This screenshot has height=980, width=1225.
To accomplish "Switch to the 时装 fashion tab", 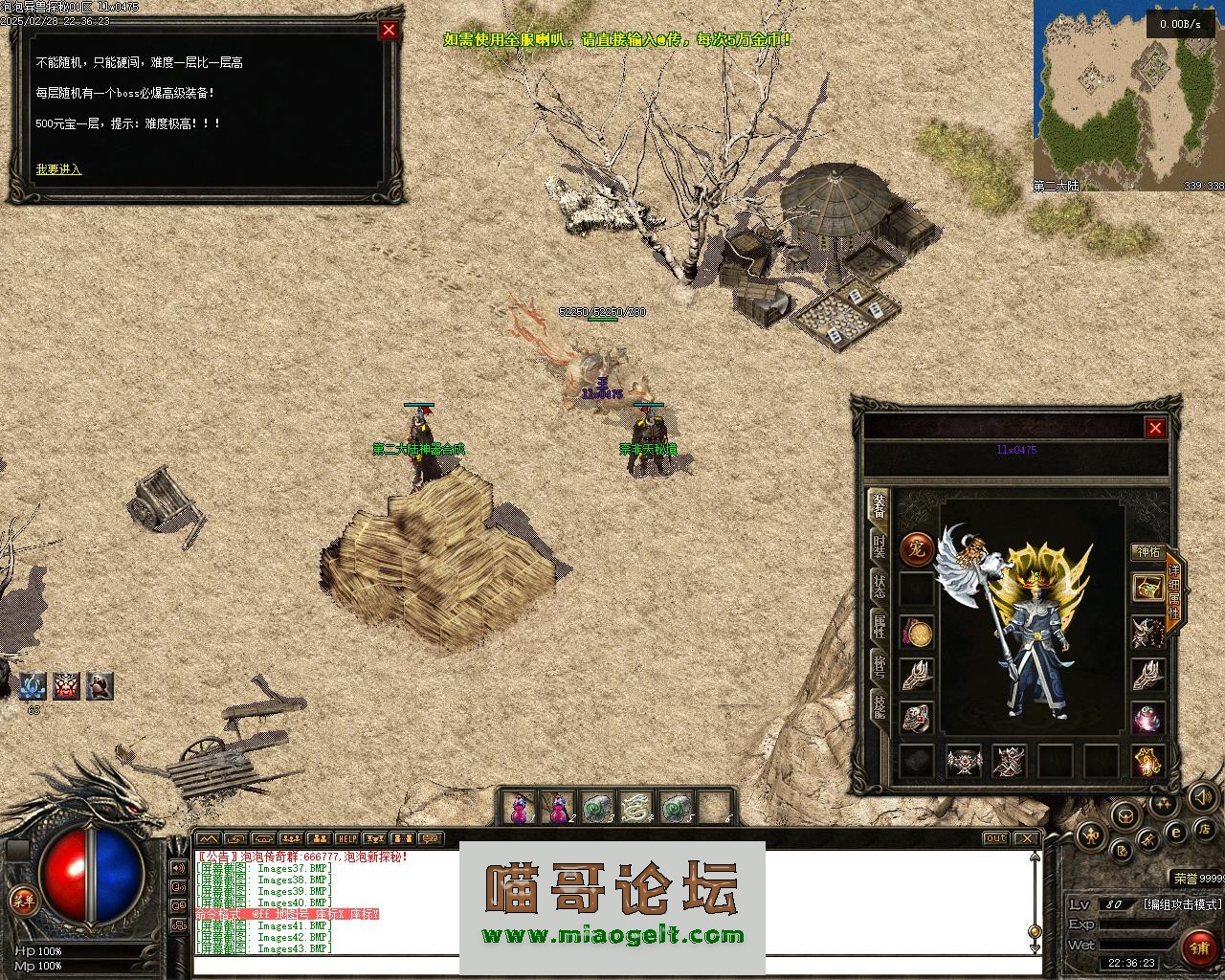I will point(878,546).
